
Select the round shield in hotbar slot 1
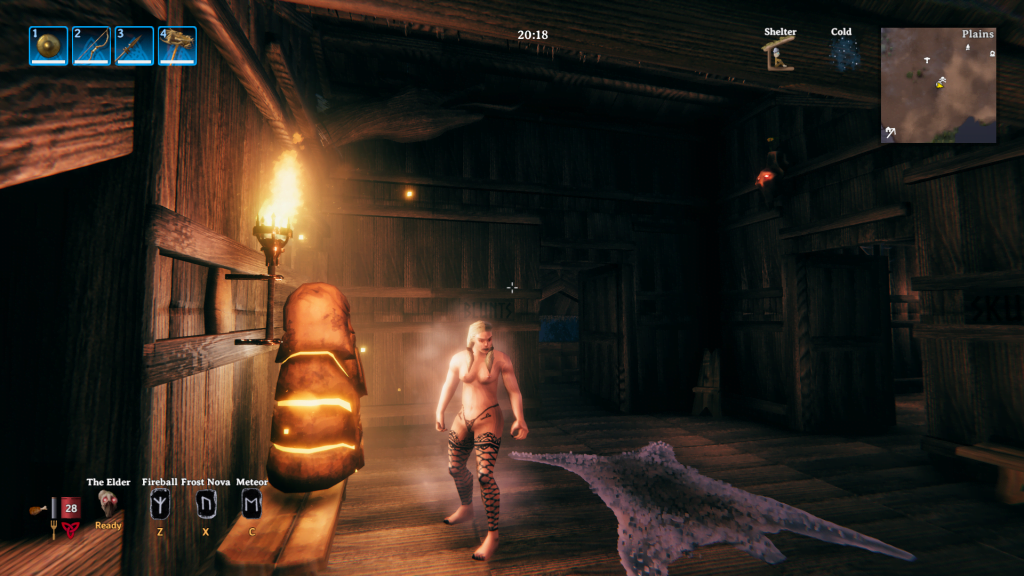pos(48,46)
